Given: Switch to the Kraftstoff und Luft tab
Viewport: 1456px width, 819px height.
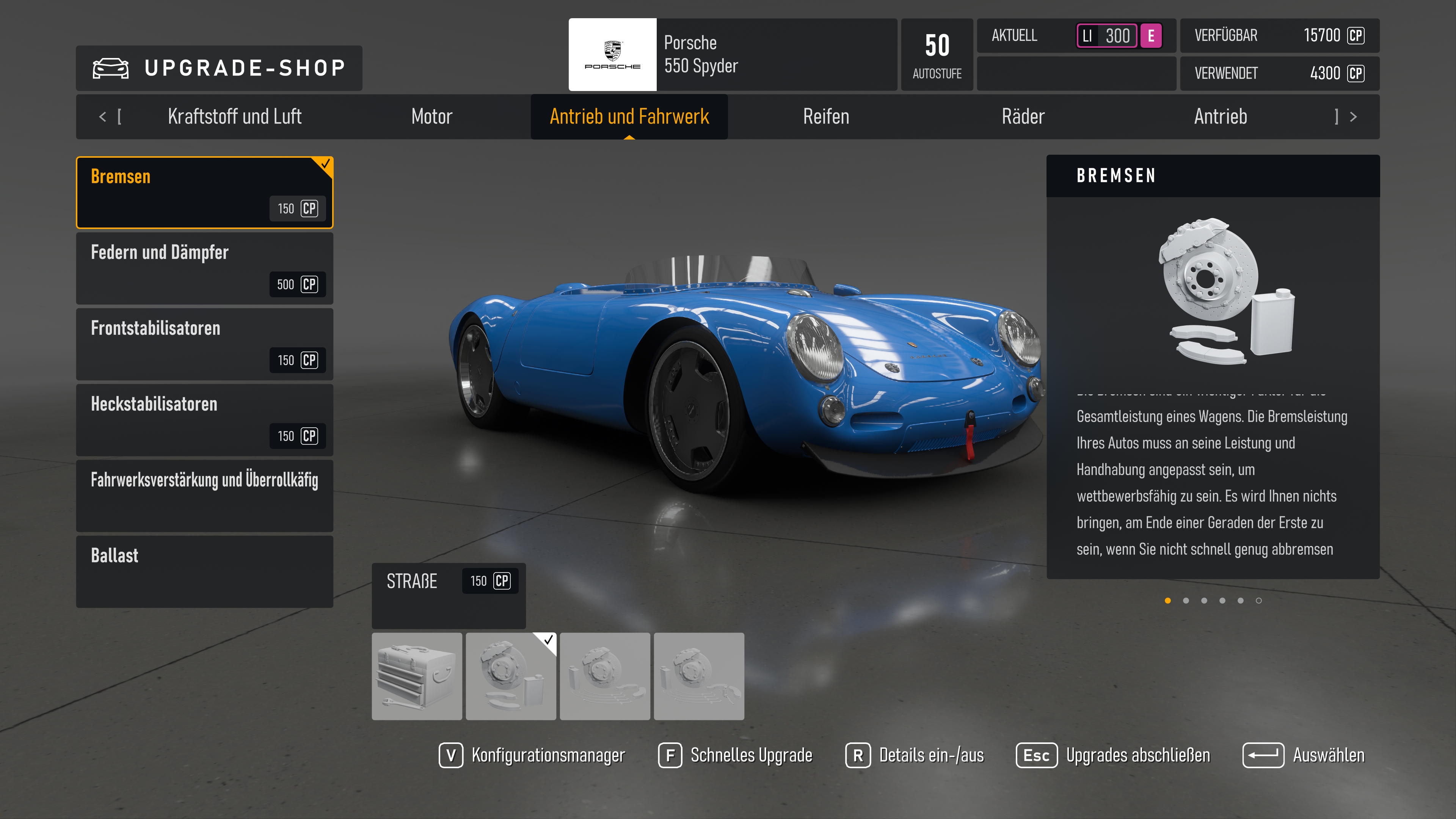Looking at the screenshot, I should [234, 116].
